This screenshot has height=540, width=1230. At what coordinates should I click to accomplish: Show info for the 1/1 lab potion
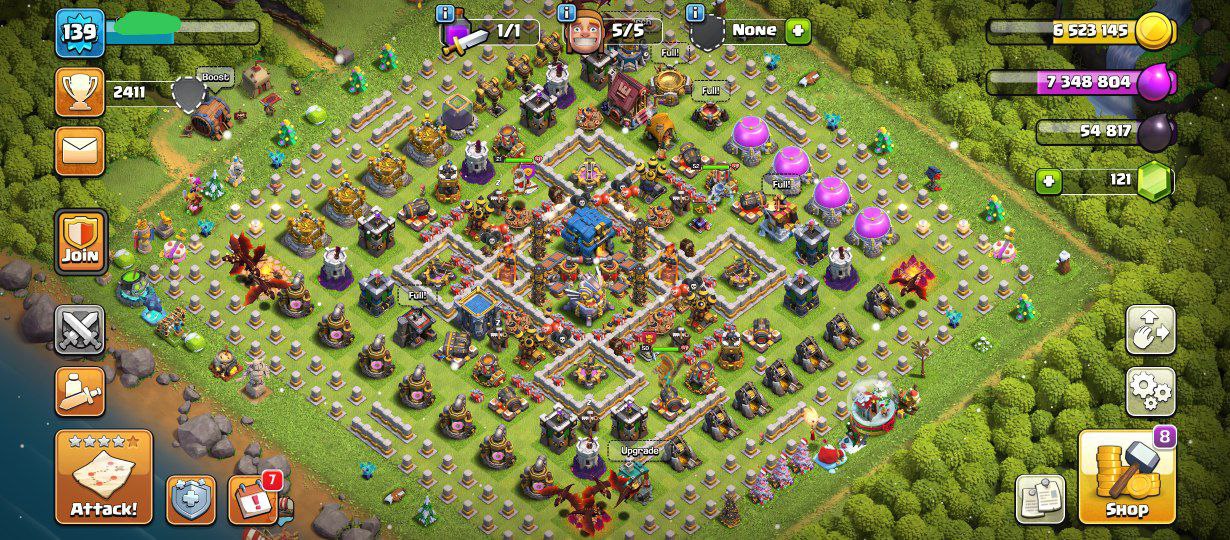pyautogui.click(x=446, y=13)
